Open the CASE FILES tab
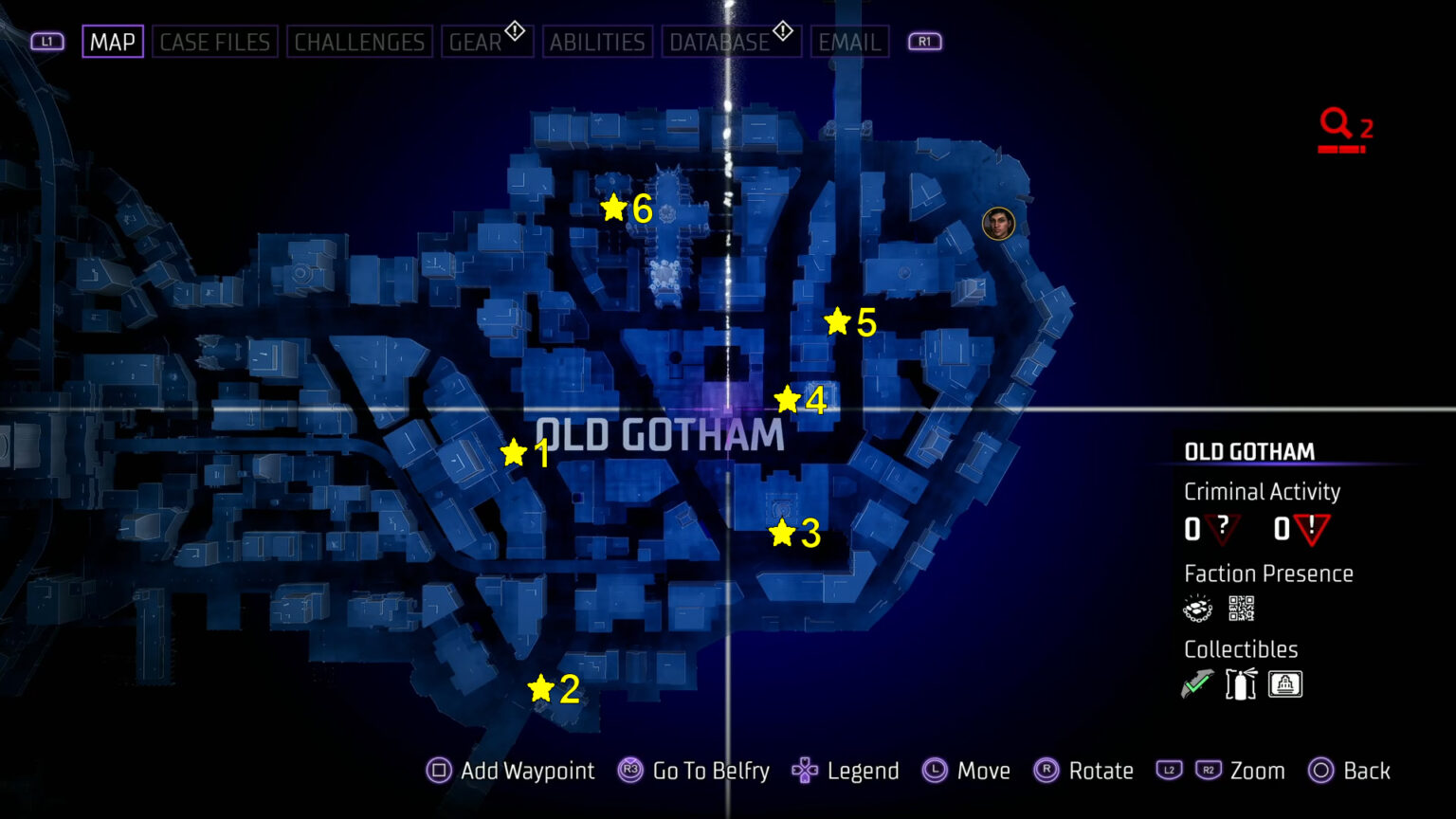This screenshot has width=1456, height=819. click(214, 41)
